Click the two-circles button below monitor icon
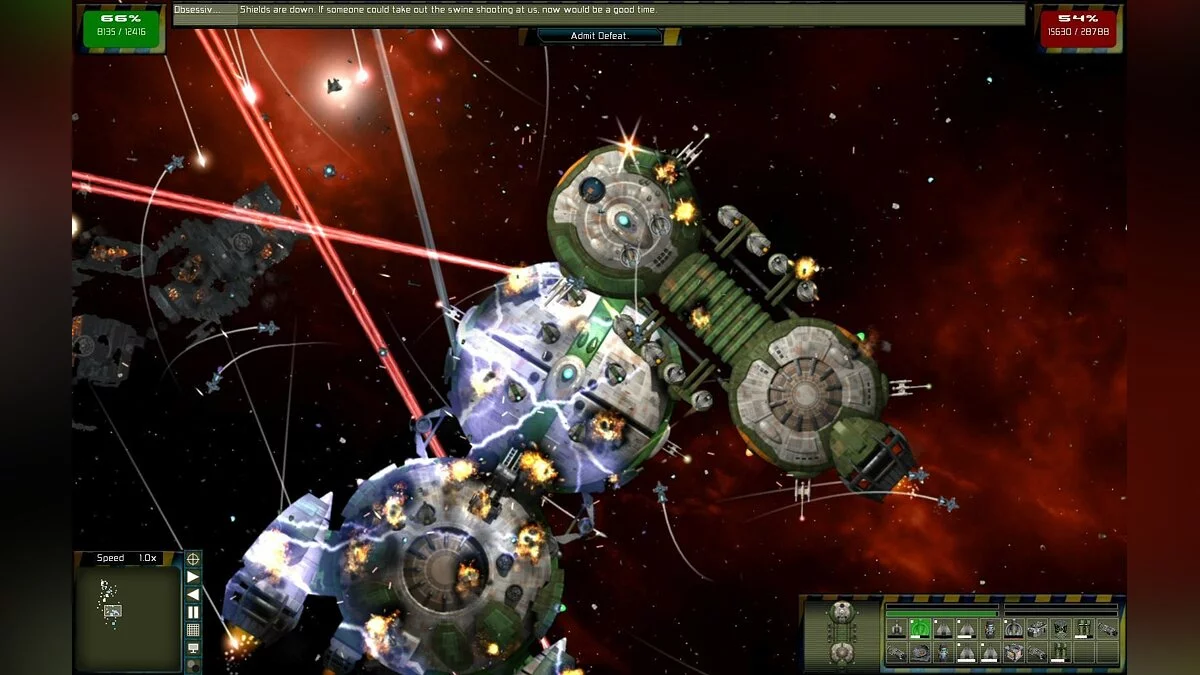Image resolution: width=1200 pixels, height=675 pixels. coord(193,665)
